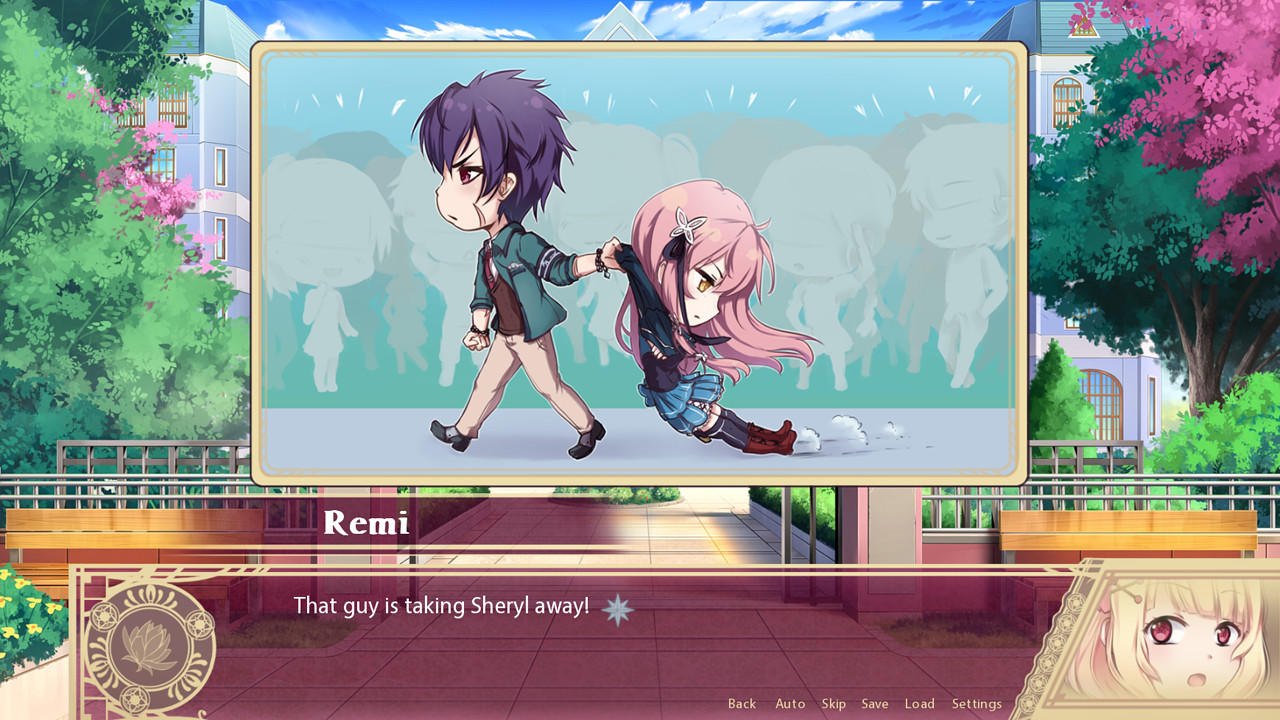Turn on Skip mode to fast-forward dialogue
The image size is (1280, 720).
pos(833,703)
